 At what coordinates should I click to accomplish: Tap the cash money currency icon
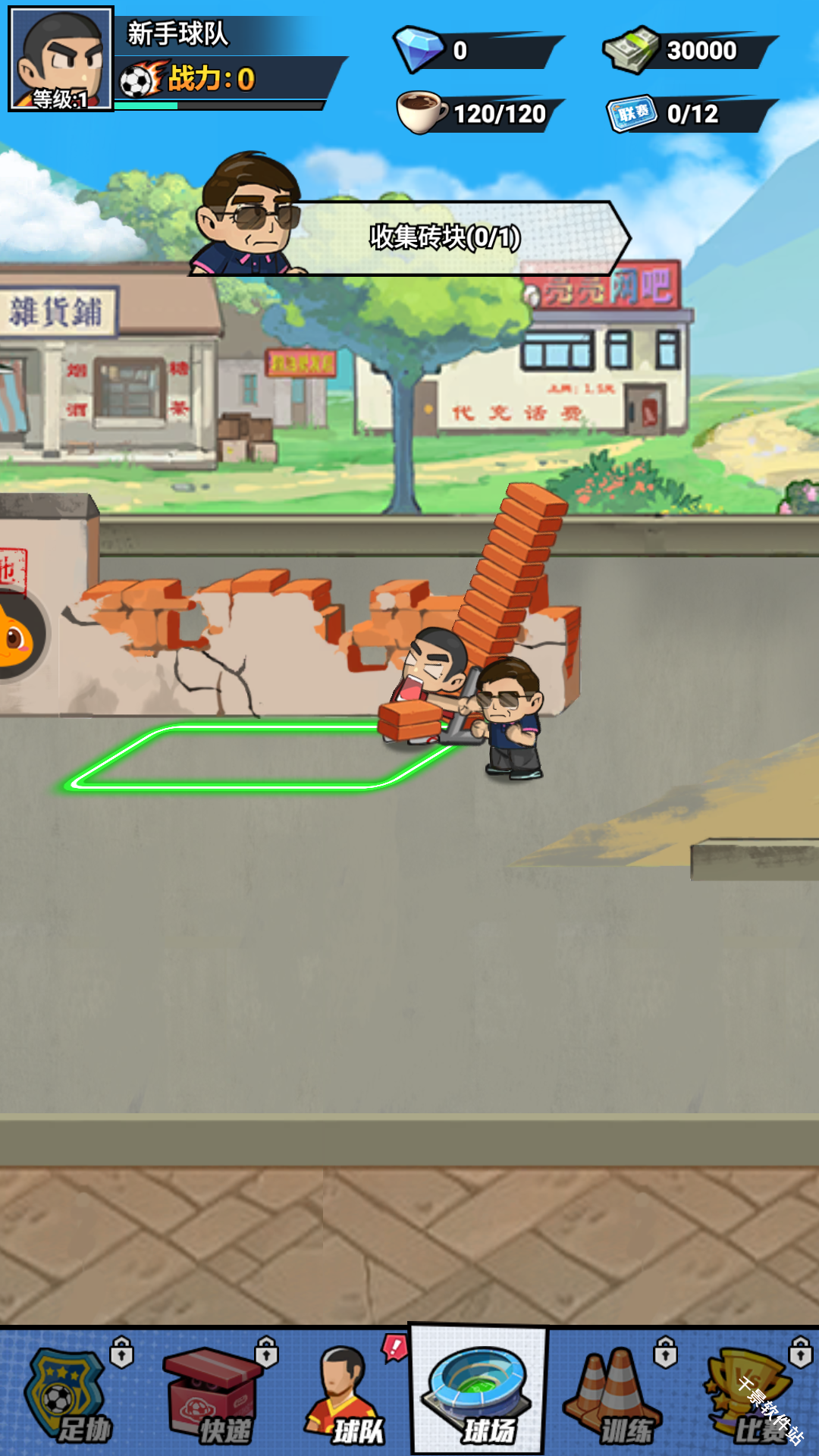(631, 49)
